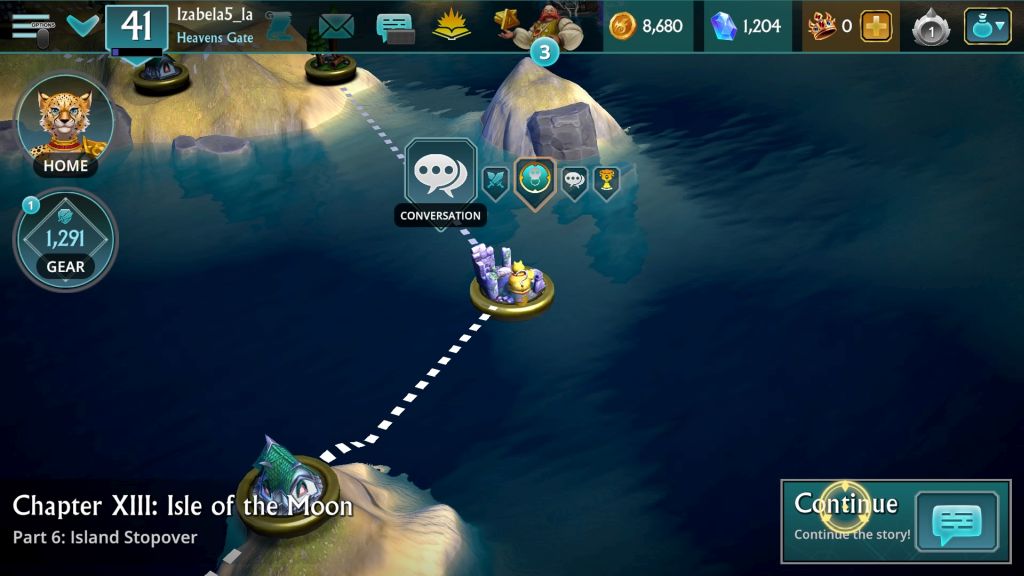Start the large Conversation node
Image resolution: width=1024 pixels, height=576 pixels.
pos(440,177)
